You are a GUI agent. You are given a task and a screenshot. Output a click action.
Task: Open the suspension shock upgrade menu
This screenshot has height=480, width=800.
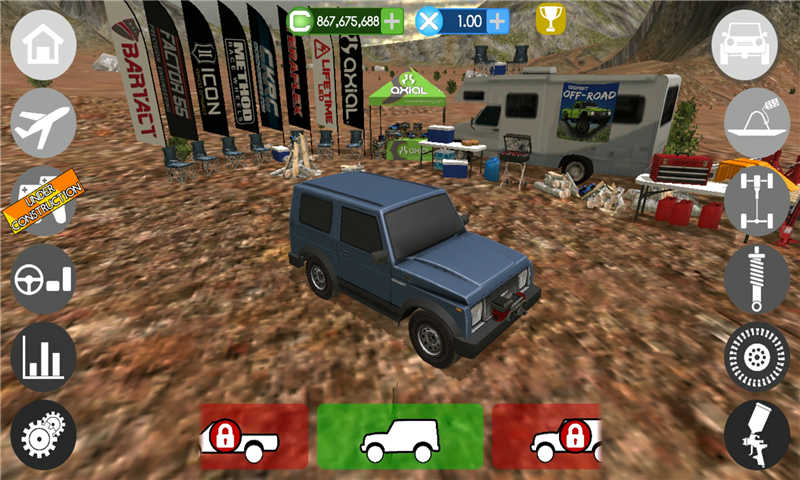pos(757,279)
